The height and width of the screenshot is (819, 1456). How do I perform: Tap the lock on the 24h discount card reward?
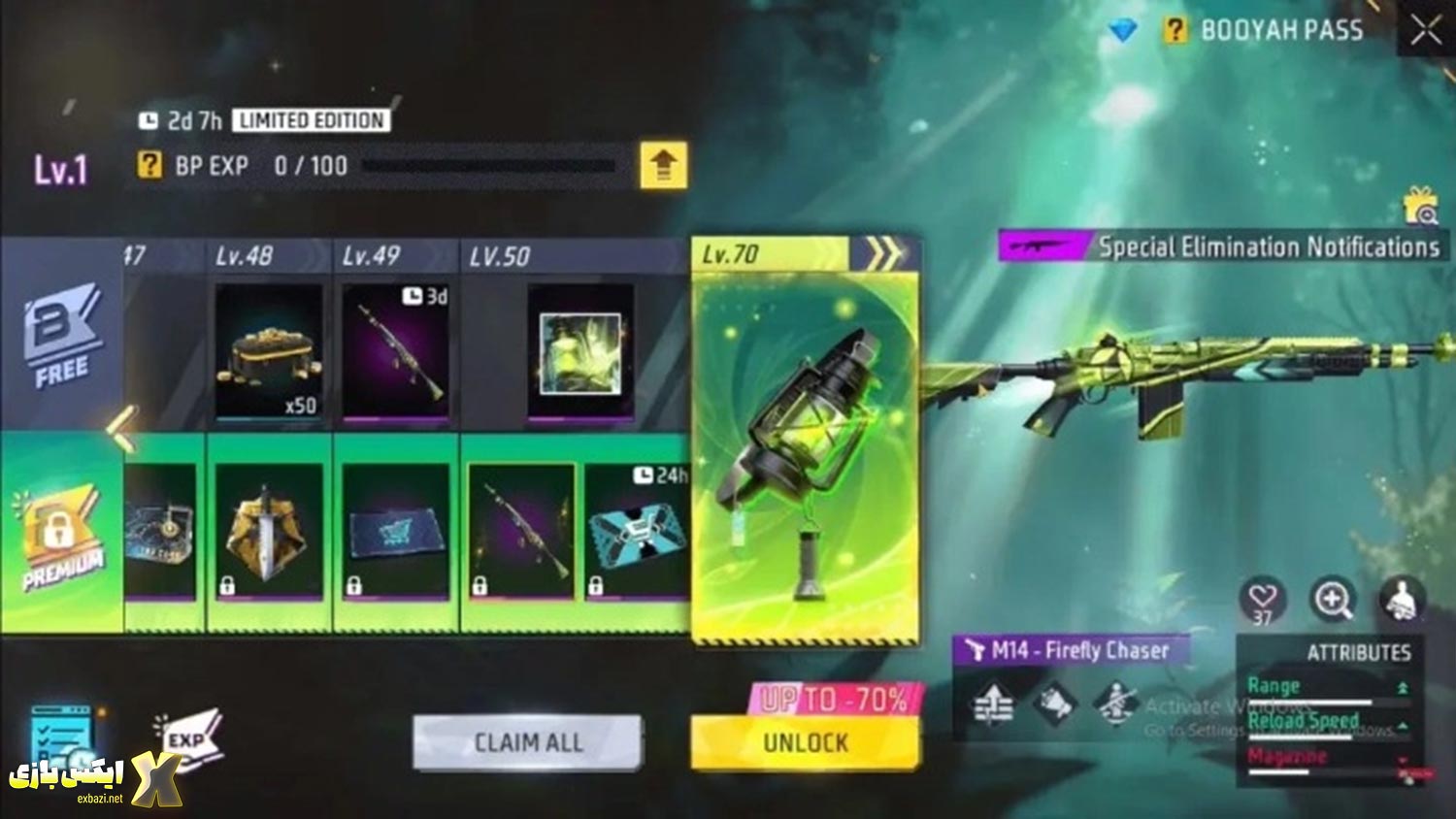pyautogui.click(x=598, y=584)
